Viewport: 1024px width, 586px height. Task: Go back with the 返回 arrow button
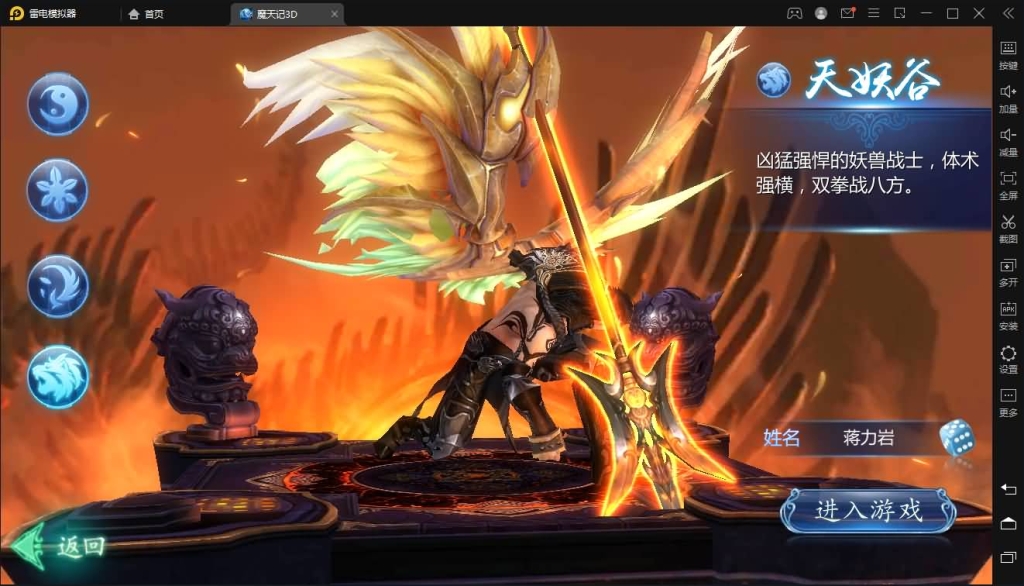click(x=58, y=546)
